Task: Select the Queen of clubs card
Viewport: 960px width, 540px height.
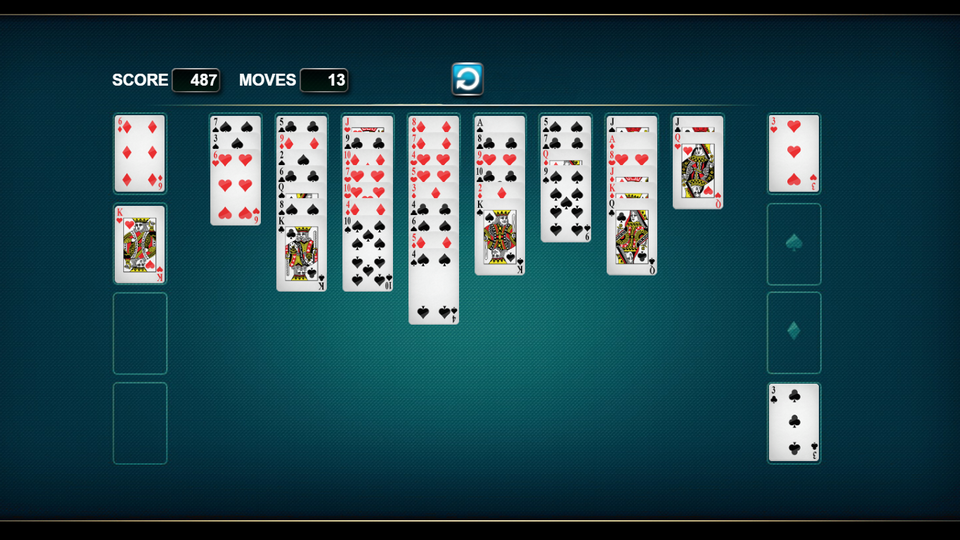Action: pos(631,241)
